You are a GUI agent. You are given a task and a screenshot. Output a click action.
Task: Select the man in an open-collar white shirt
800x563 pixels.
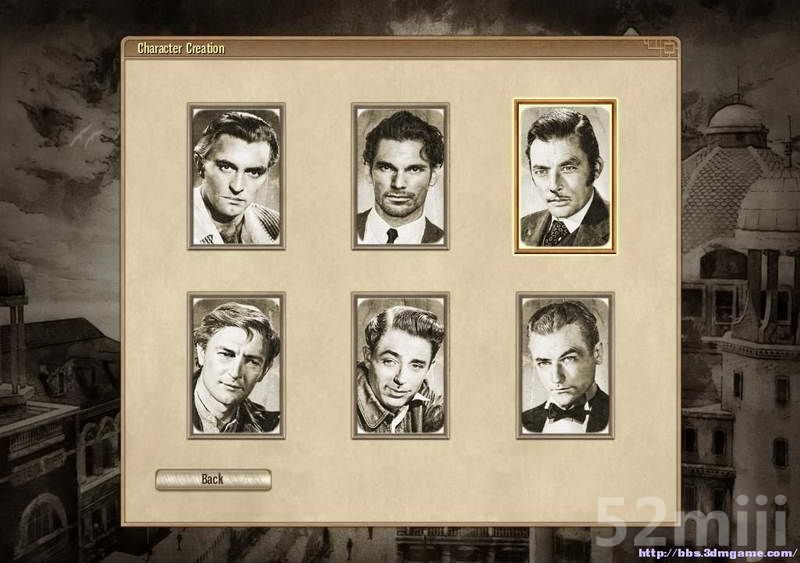(x=236, y=176)
